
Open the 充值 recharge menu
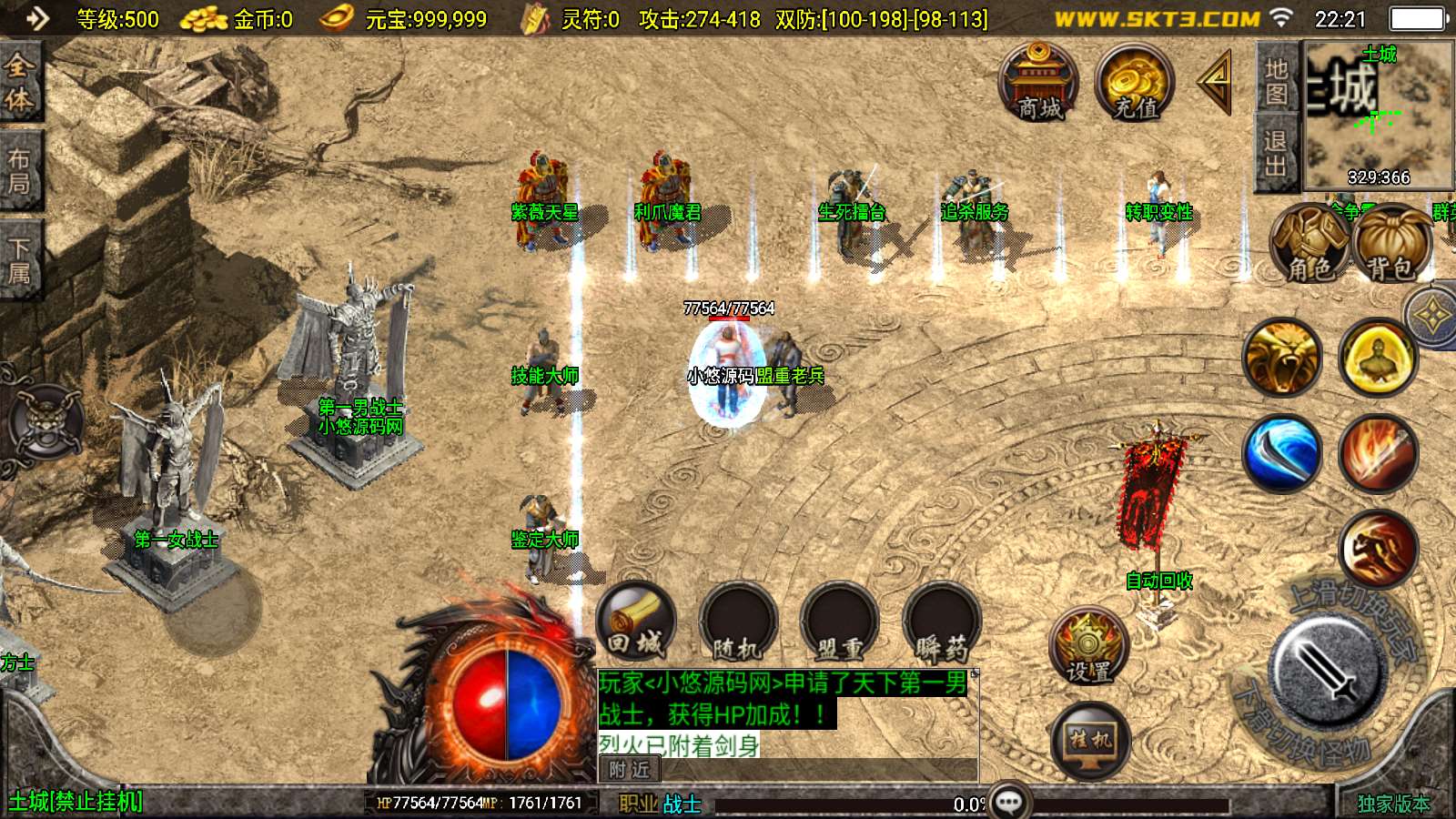pyautogui.click(x=1135, y=83)
